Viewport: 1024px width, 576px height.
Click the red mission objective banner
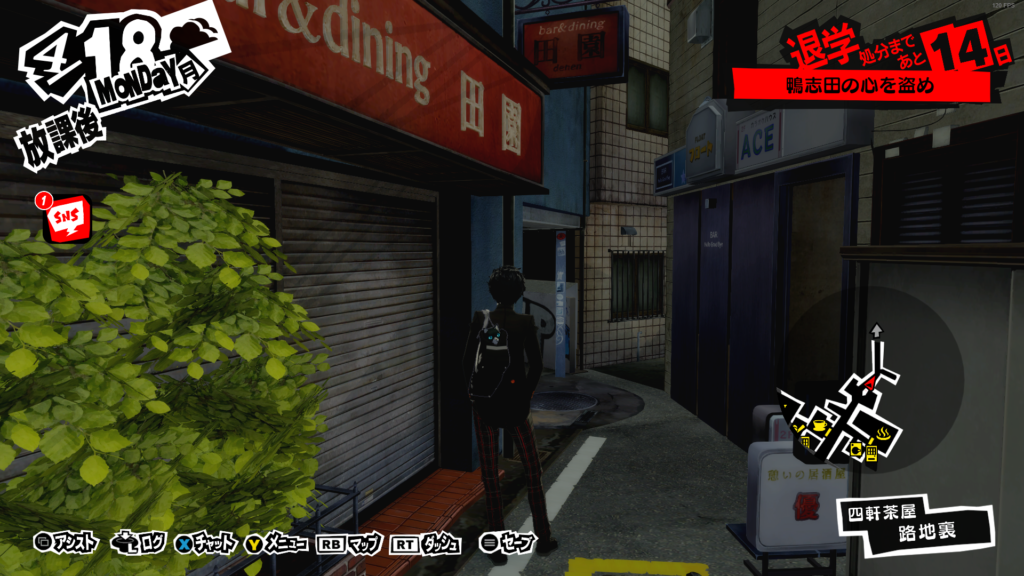(860, 86)
